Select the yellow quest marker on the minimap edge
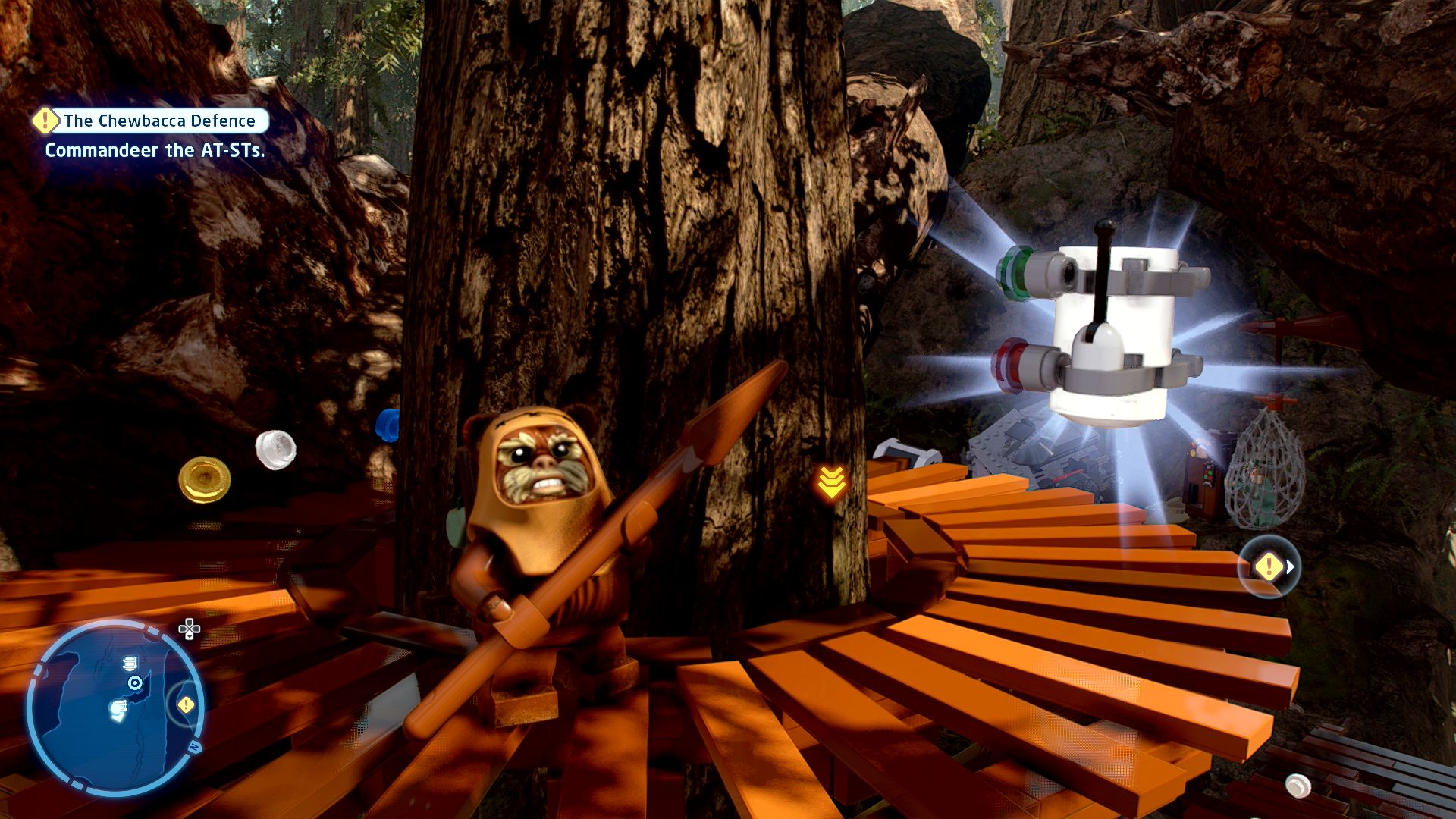 pos(186,705)
